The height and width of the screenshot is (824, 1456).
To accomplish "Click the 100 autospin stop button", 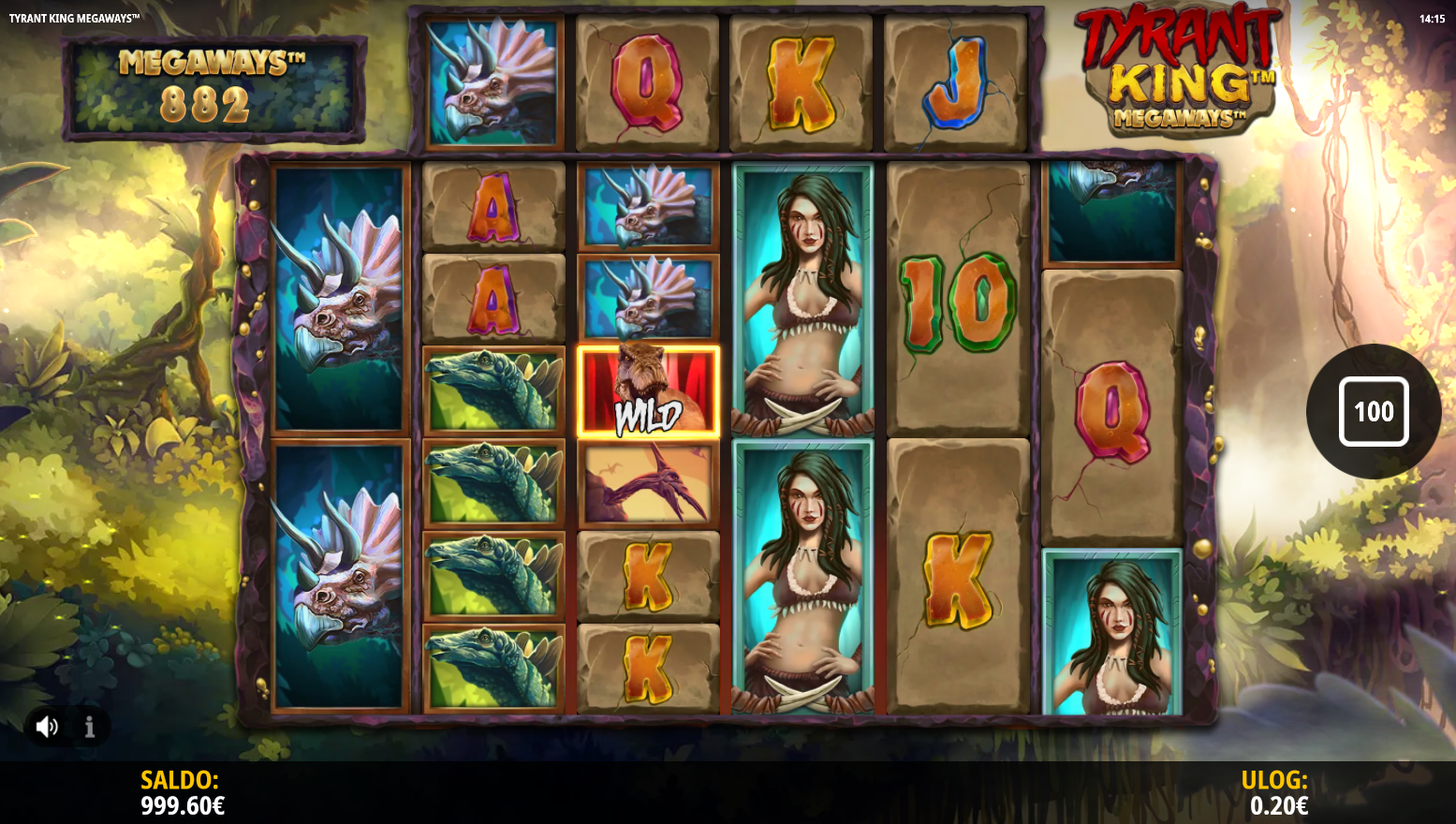I will coord(1373,411).
